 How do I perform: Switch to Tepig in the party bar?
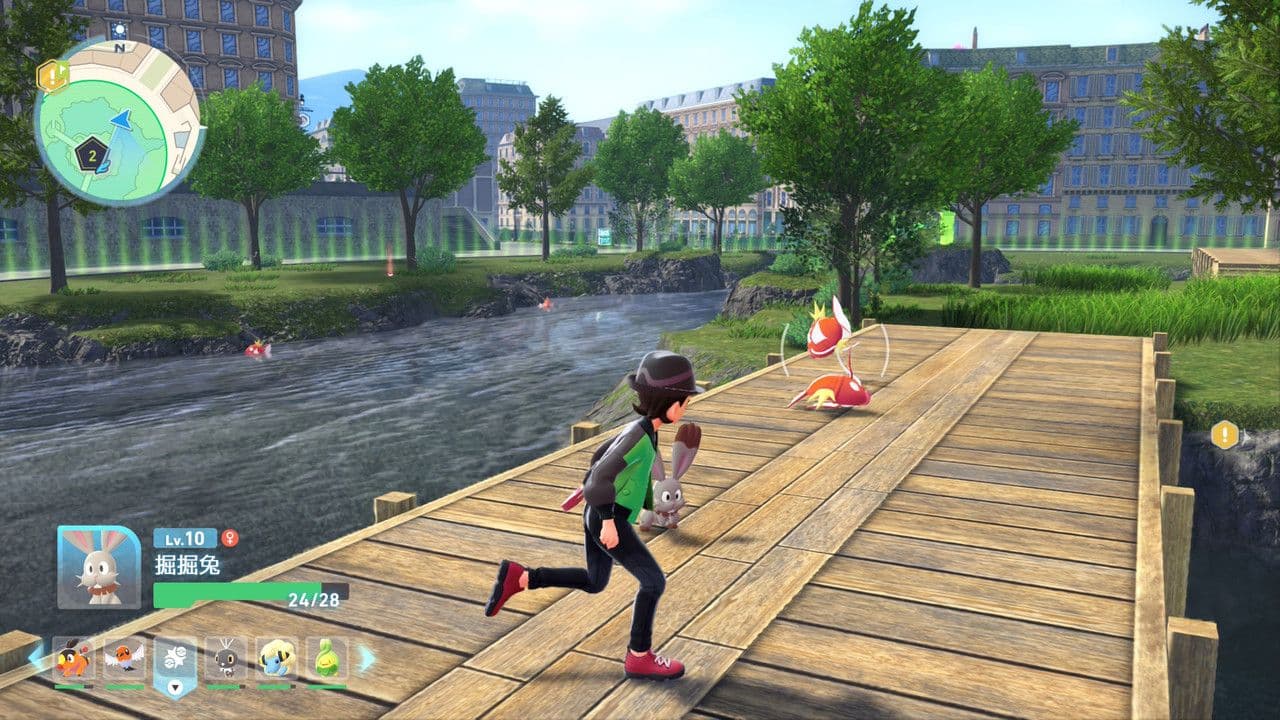click(x=73, y=658)
